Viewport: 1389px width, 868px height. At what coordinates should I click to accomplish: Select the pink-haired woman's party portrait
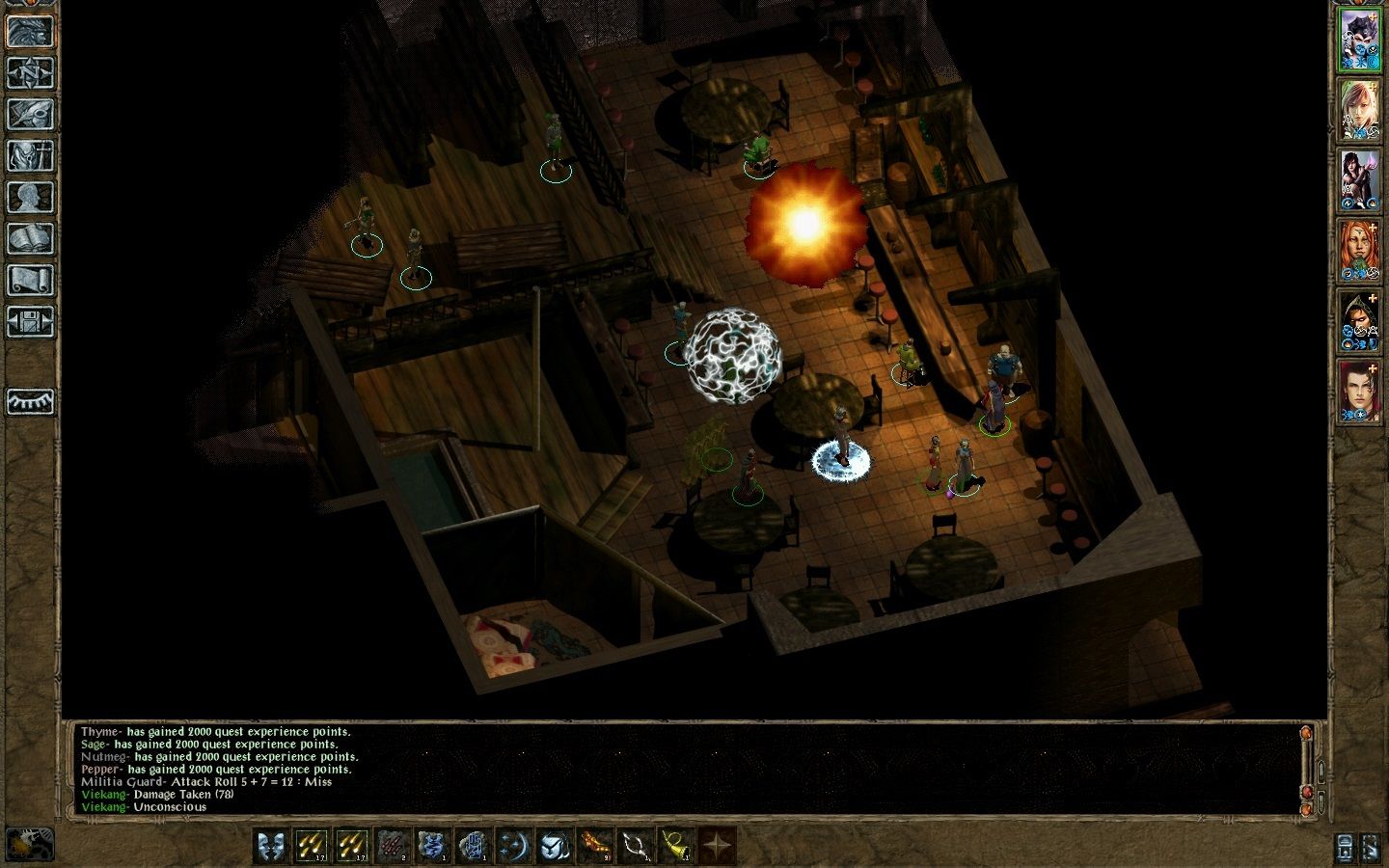coord(1359,110)
